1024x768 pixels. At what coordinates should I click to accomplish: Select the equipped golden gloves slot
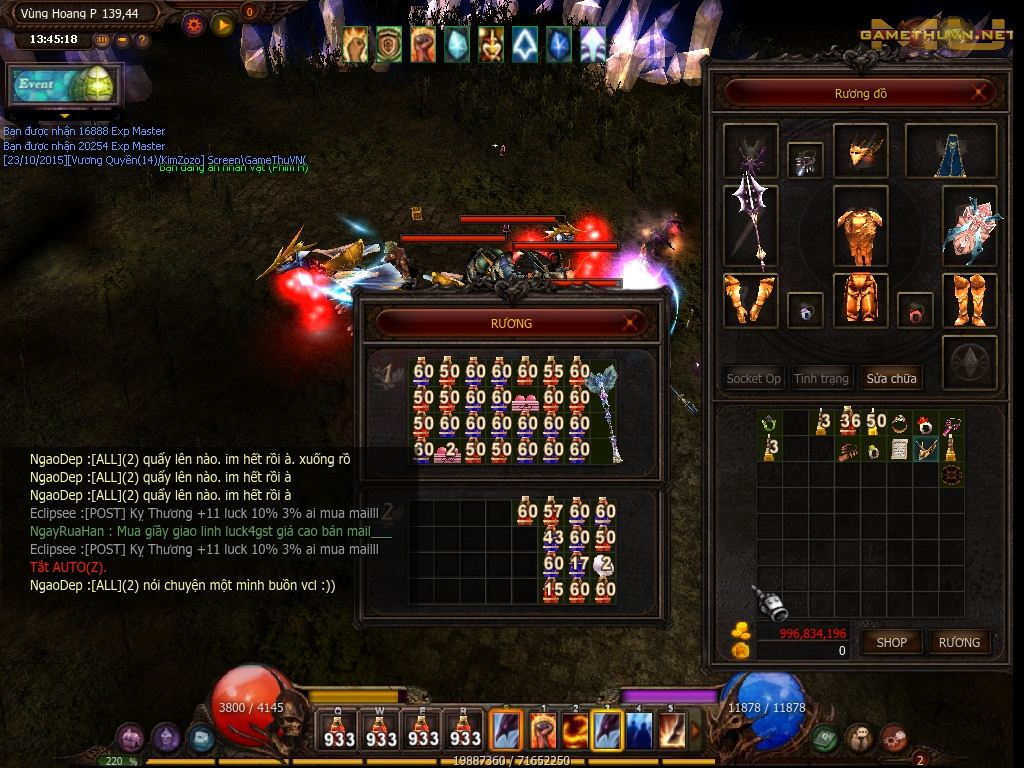pos(750,300)
